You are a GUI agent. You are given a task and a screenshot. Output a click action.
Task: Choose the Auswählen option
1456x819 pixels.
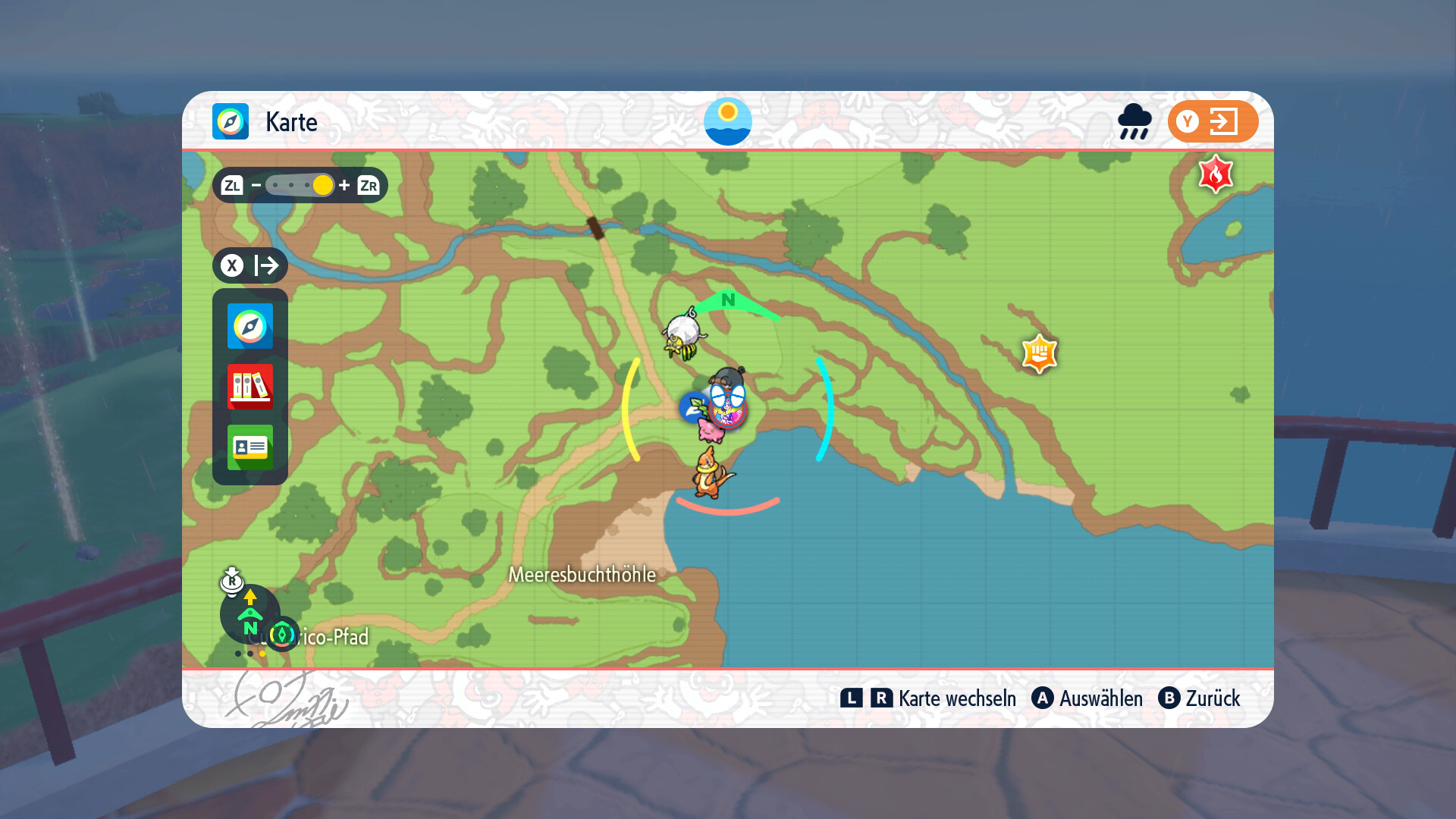pos(1087,698)
